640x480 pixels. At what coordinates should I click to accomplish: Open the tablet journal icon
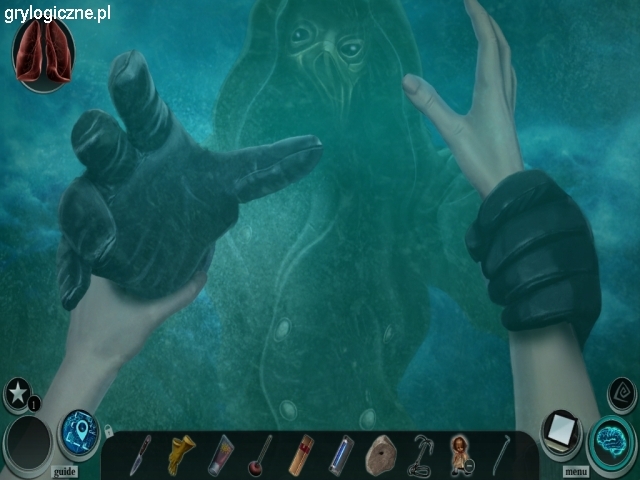tap(561, 432)
